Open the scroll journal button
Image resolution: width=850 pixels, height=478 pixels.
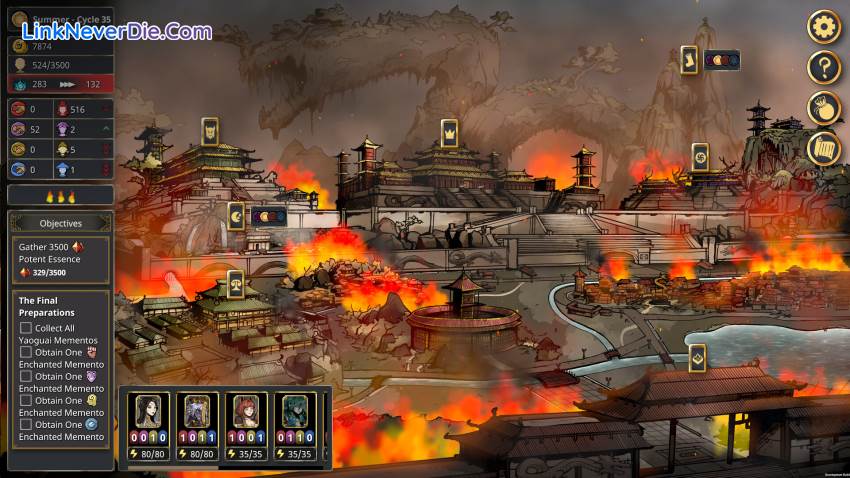[x=823, y=149]
